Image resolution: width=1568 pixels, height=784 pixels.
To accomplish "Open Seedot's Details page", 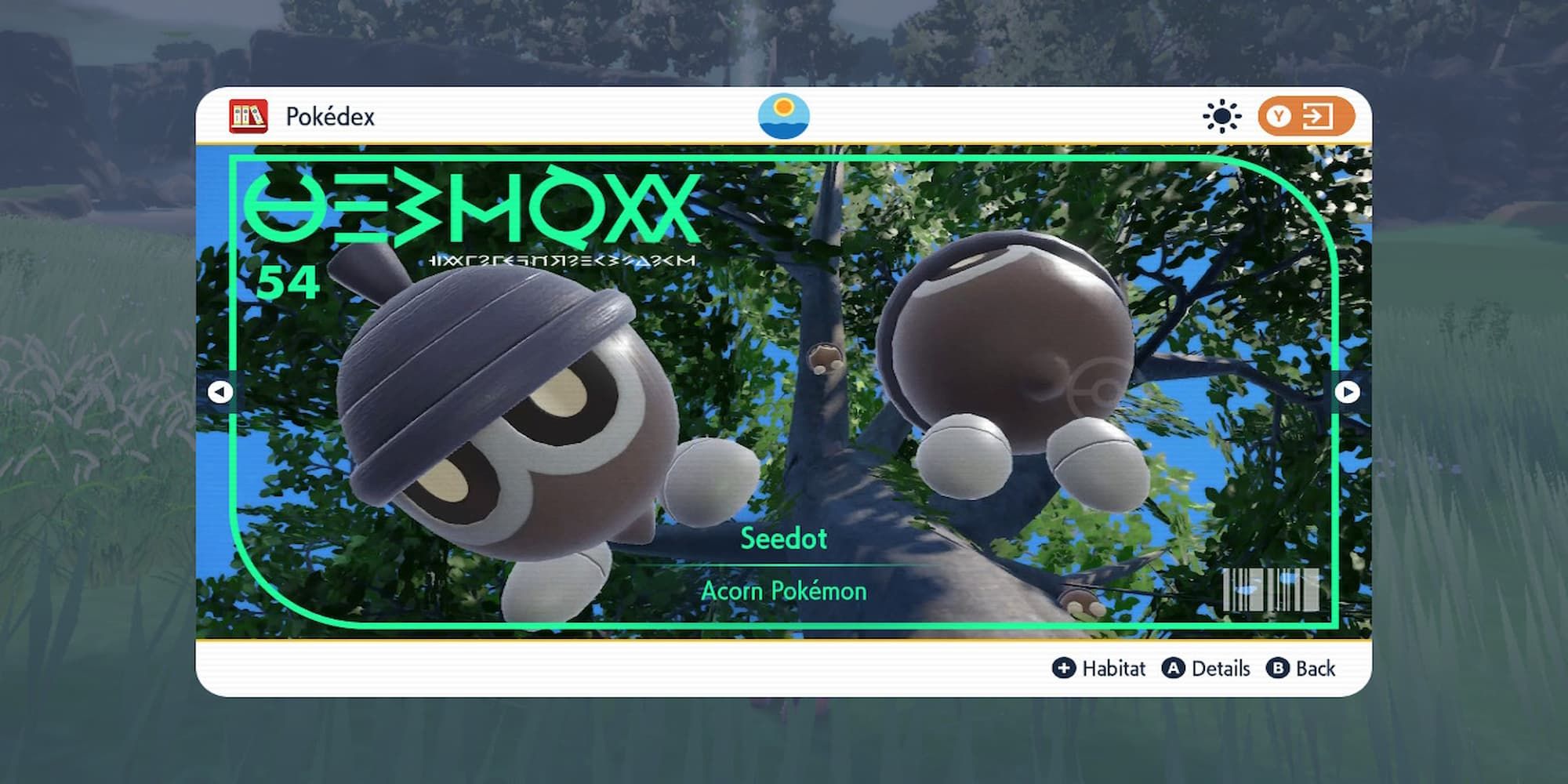I will [1206, 668].
